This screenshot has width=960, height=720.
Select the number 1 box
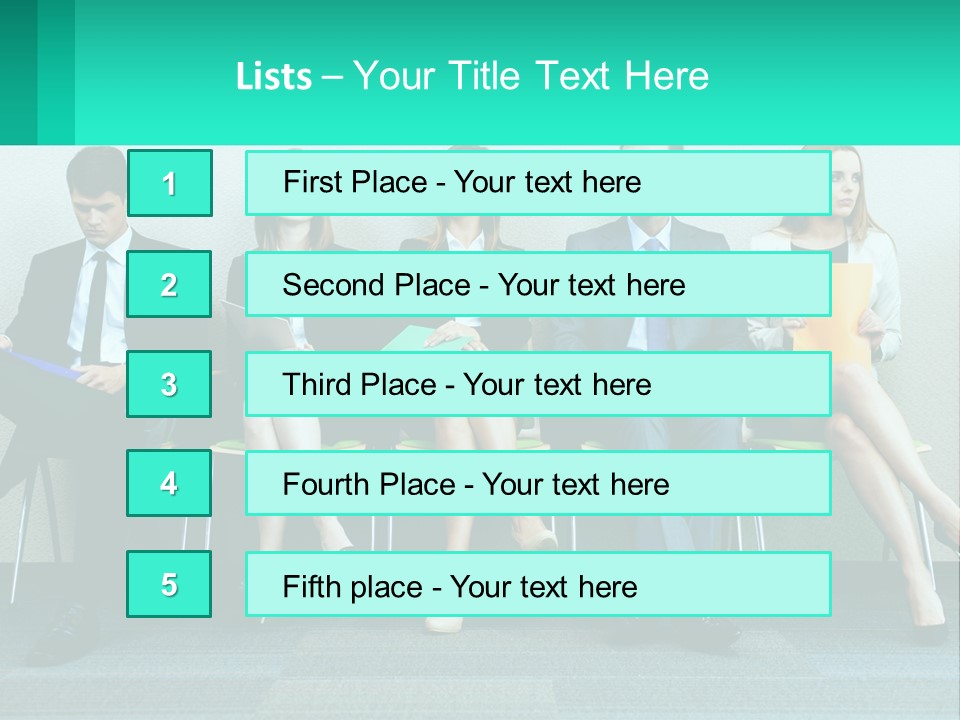coord(170,183)
